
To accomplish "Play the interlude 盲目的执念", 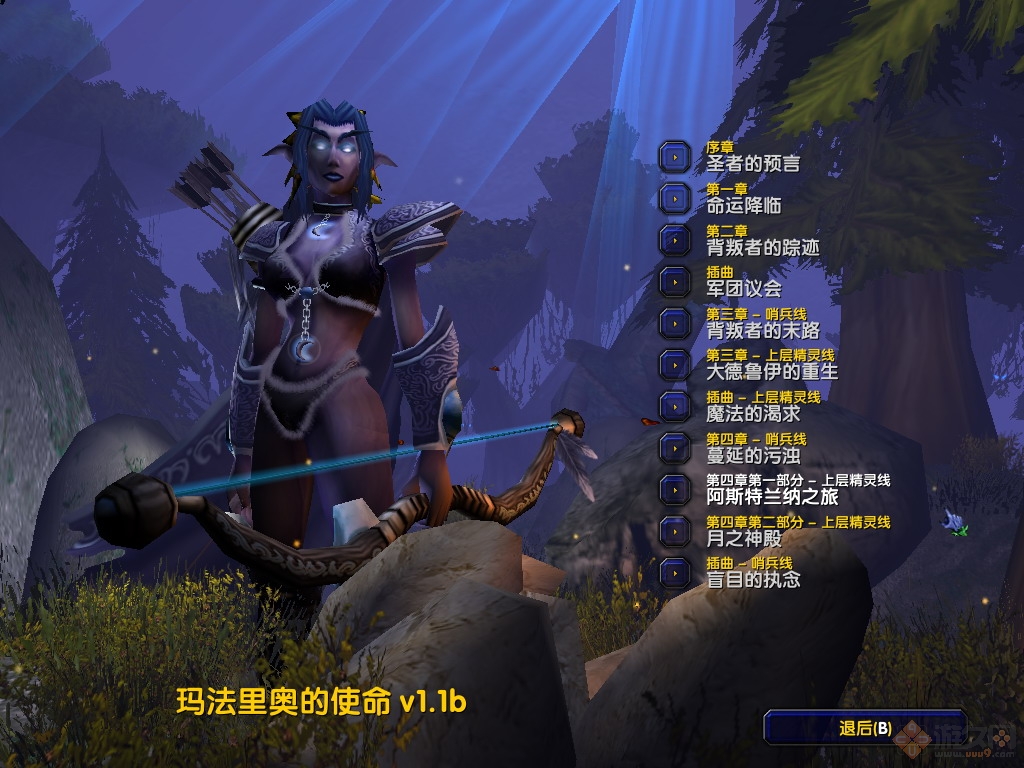I will coord(676,572).
